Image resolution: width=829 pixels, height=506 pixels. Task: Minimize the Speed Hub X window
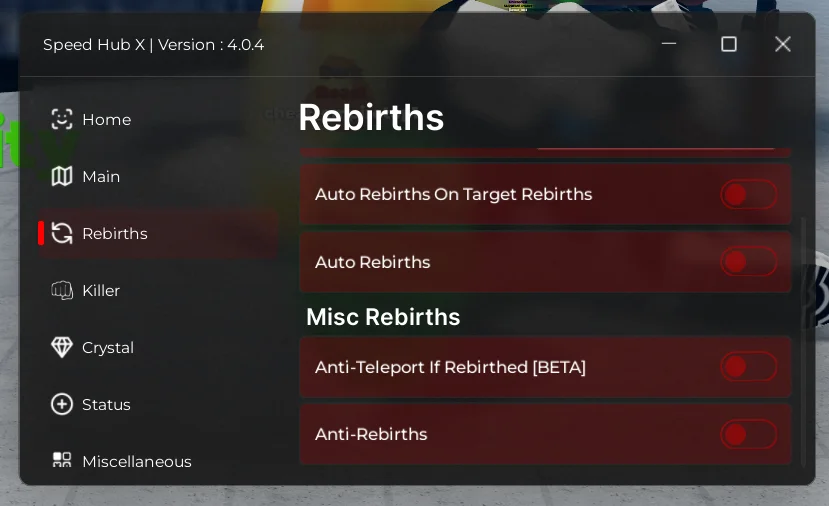pyautogui.click(x=669, y=44)
